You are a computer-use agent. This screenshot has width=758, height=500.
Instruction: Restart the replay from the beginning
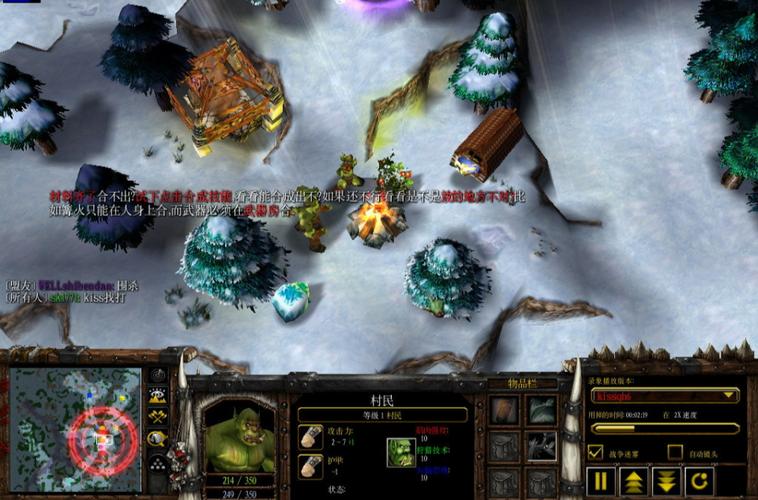tap(698, 481)
